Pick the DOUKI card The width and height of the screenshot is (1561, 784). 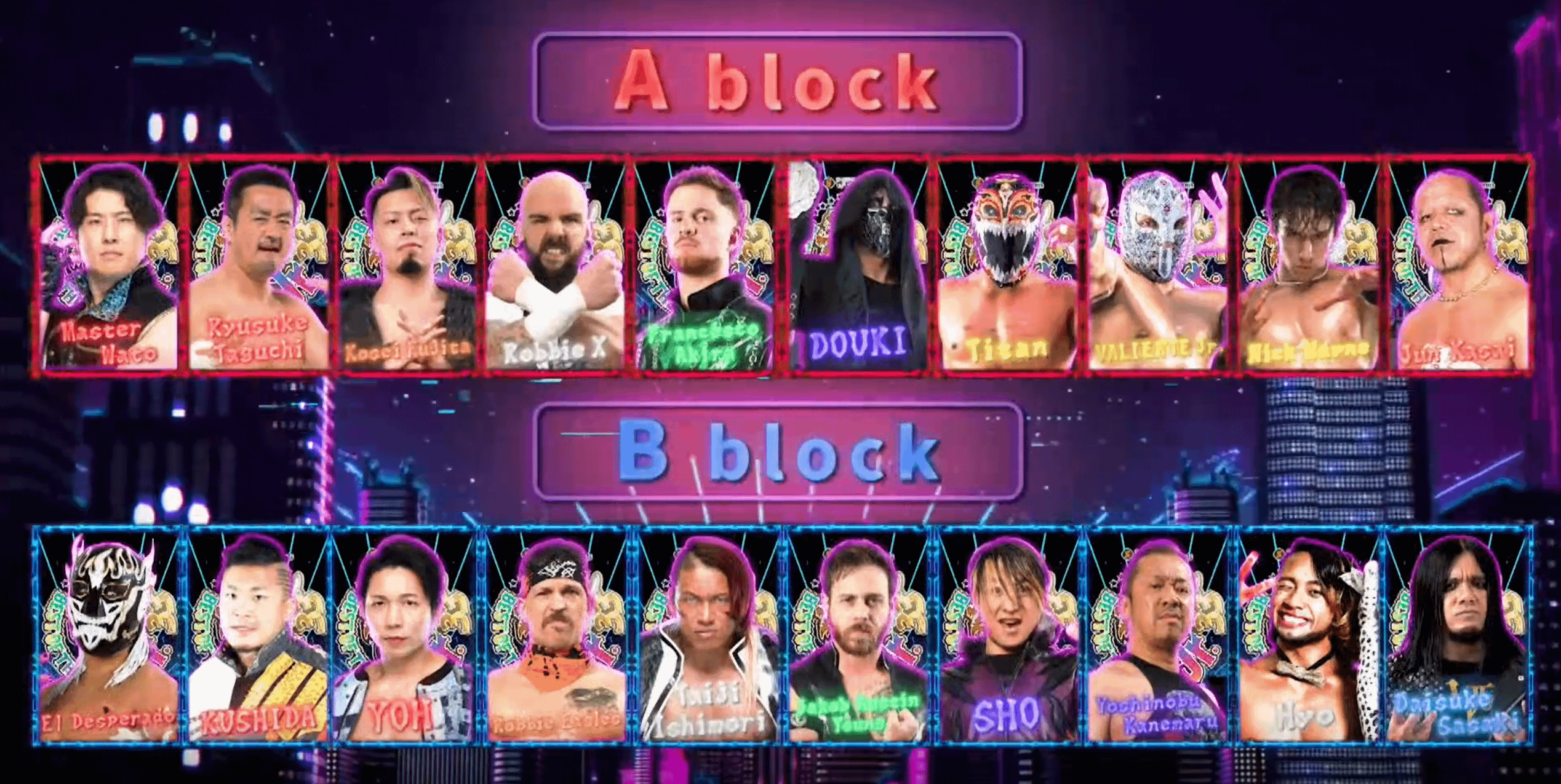click(x=857, y=266)
